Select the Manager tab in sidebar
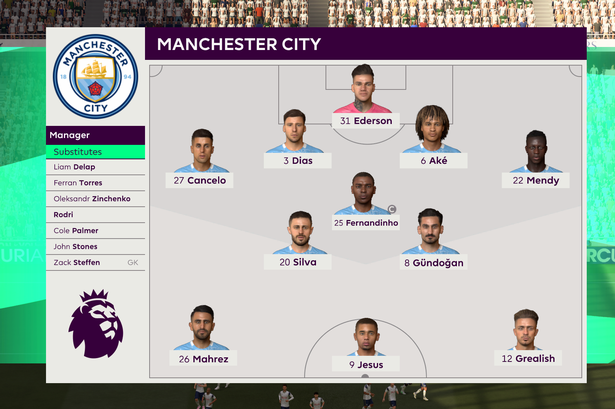The image size is (615, 409). coord(95,134)
